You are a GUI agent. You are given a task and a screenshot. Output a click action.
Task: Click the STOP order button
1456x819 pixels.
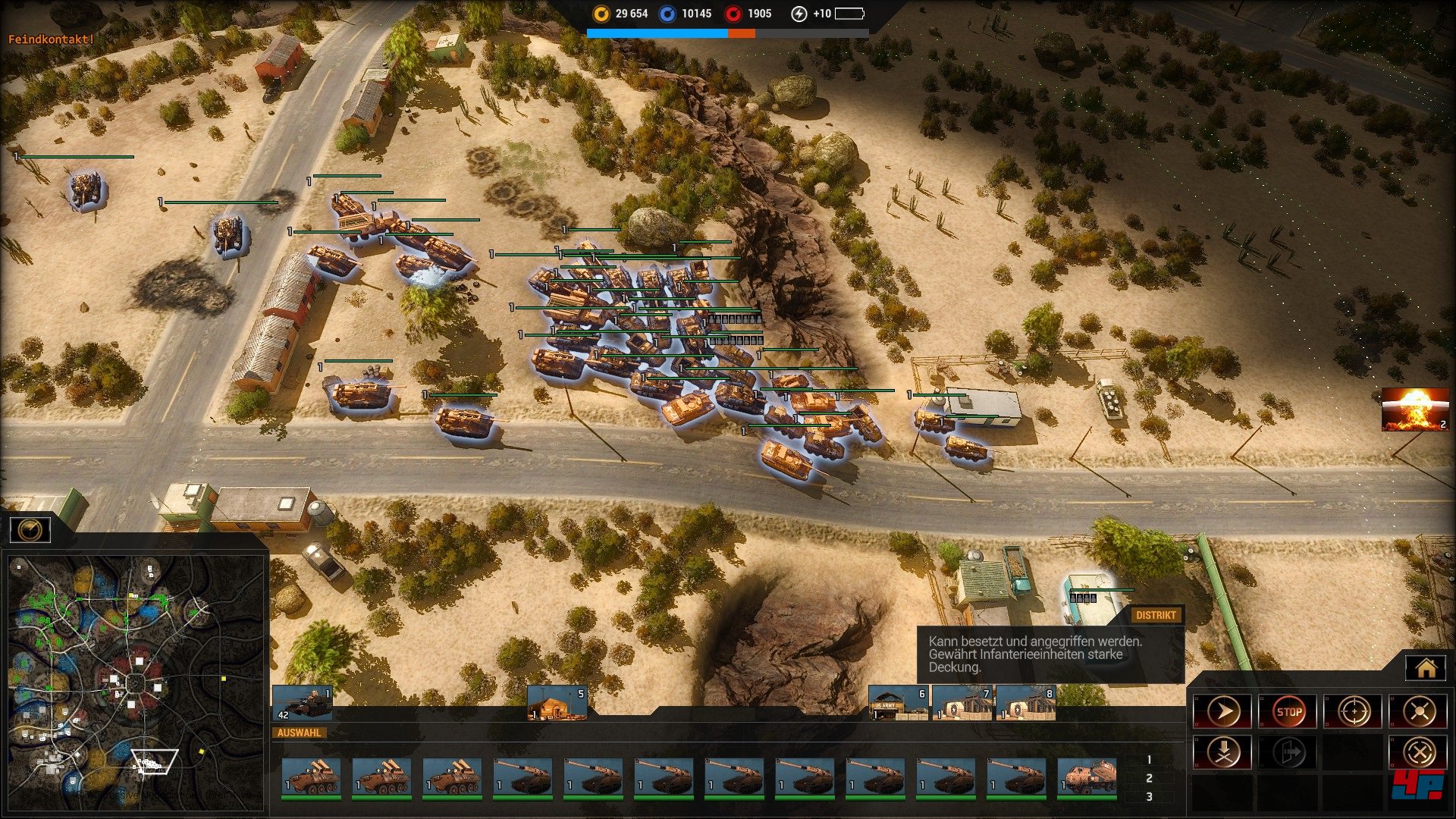coord(1288,711)
